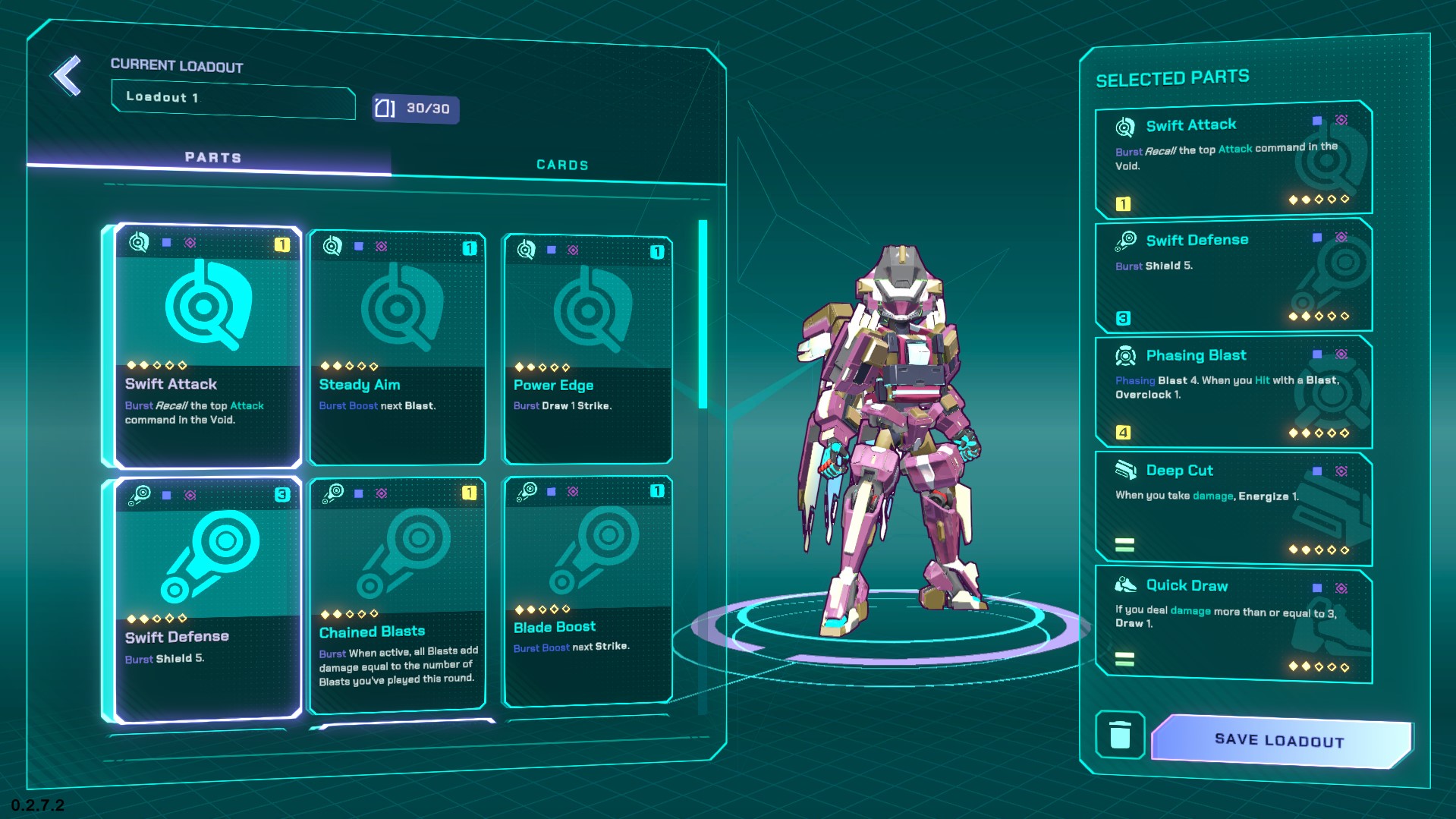Edit the Loadout 1 name field
This screenshot has height=819, width=1456.
point(233,99)
